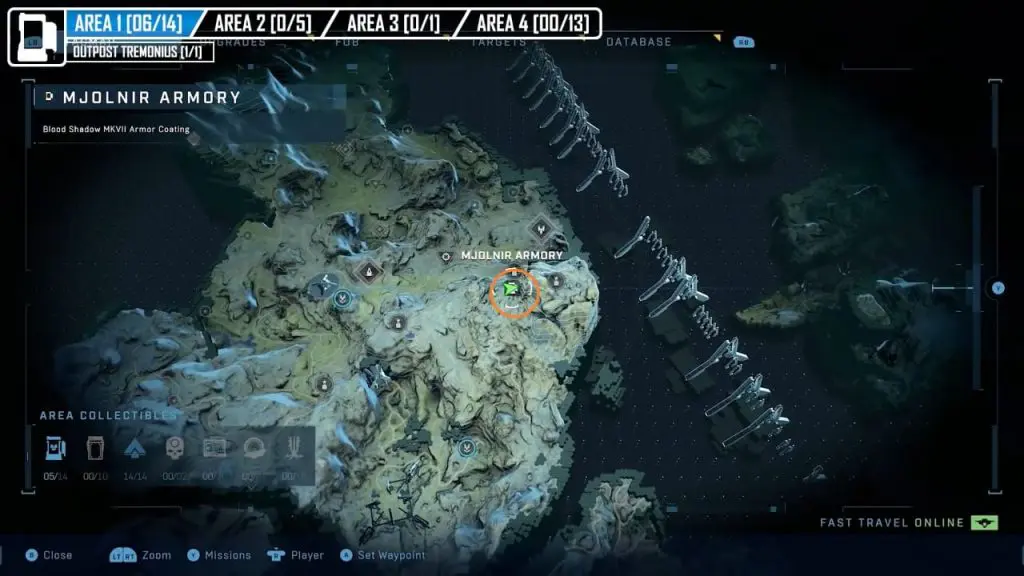Image resolution: width=1024 pixels, height=576 pixels.
Task: Select the green Mjolnir Armory map marker
Action: (x=514, y=291)
